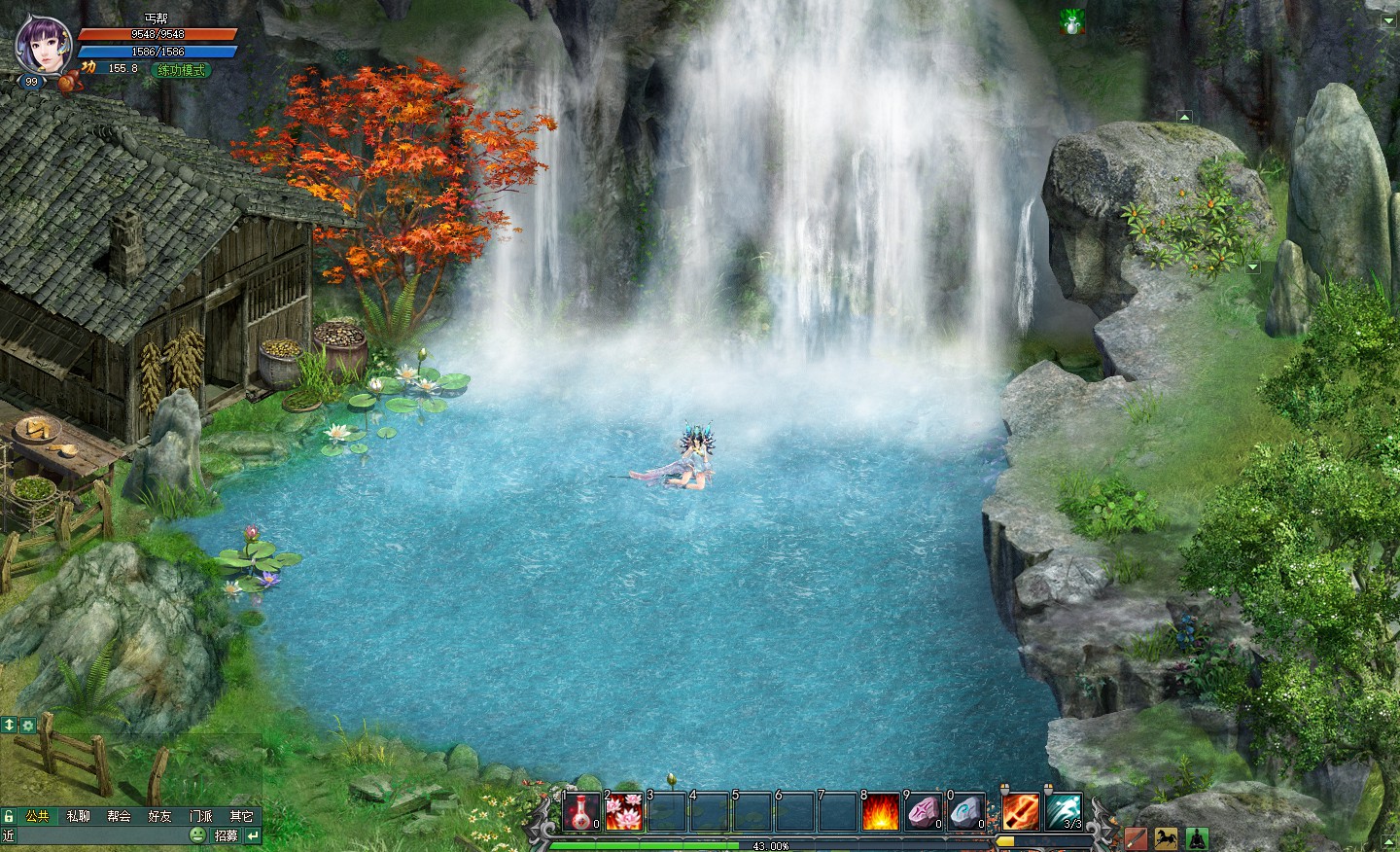
Task: Open chat settings with the gear icon
Action: tap(27, 725)
